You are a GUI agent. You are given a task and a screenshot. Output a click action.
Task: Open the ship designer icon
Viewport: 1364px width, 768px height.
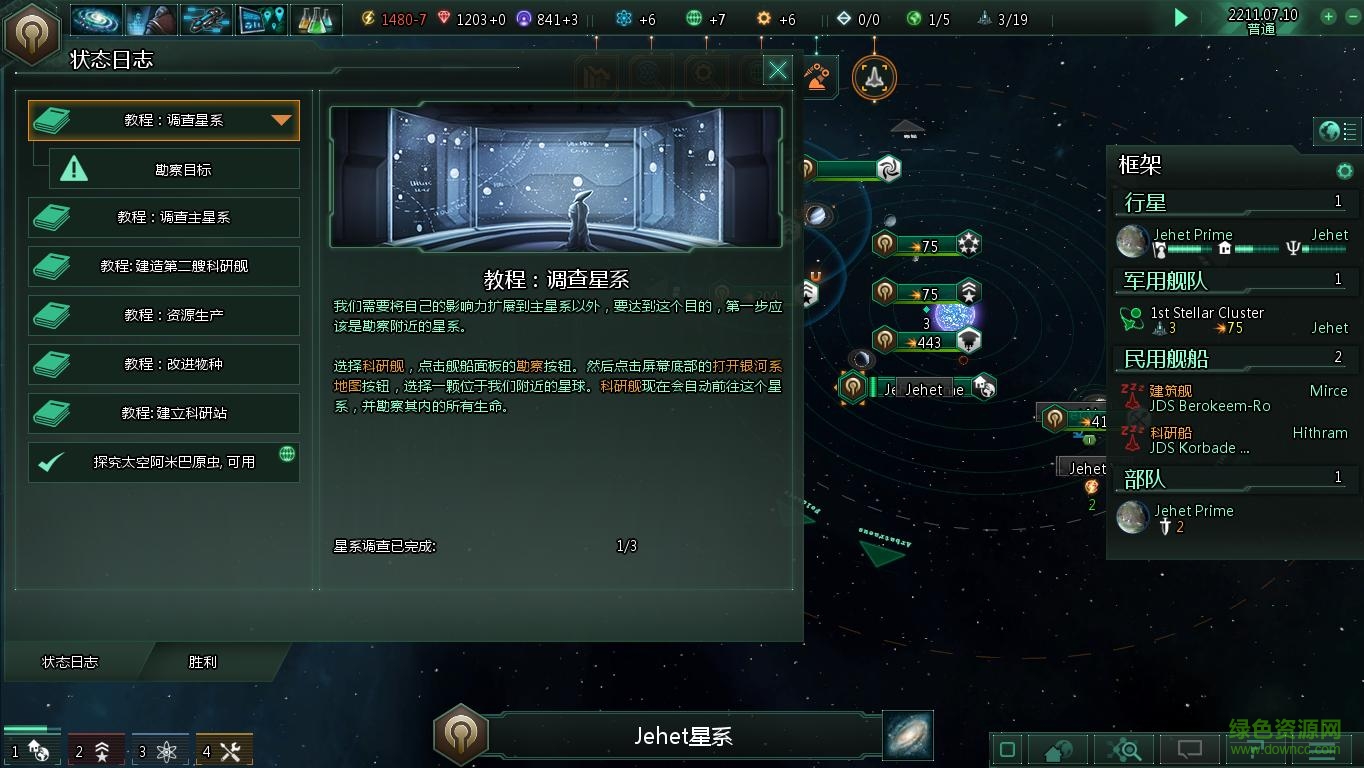point(207,18)
